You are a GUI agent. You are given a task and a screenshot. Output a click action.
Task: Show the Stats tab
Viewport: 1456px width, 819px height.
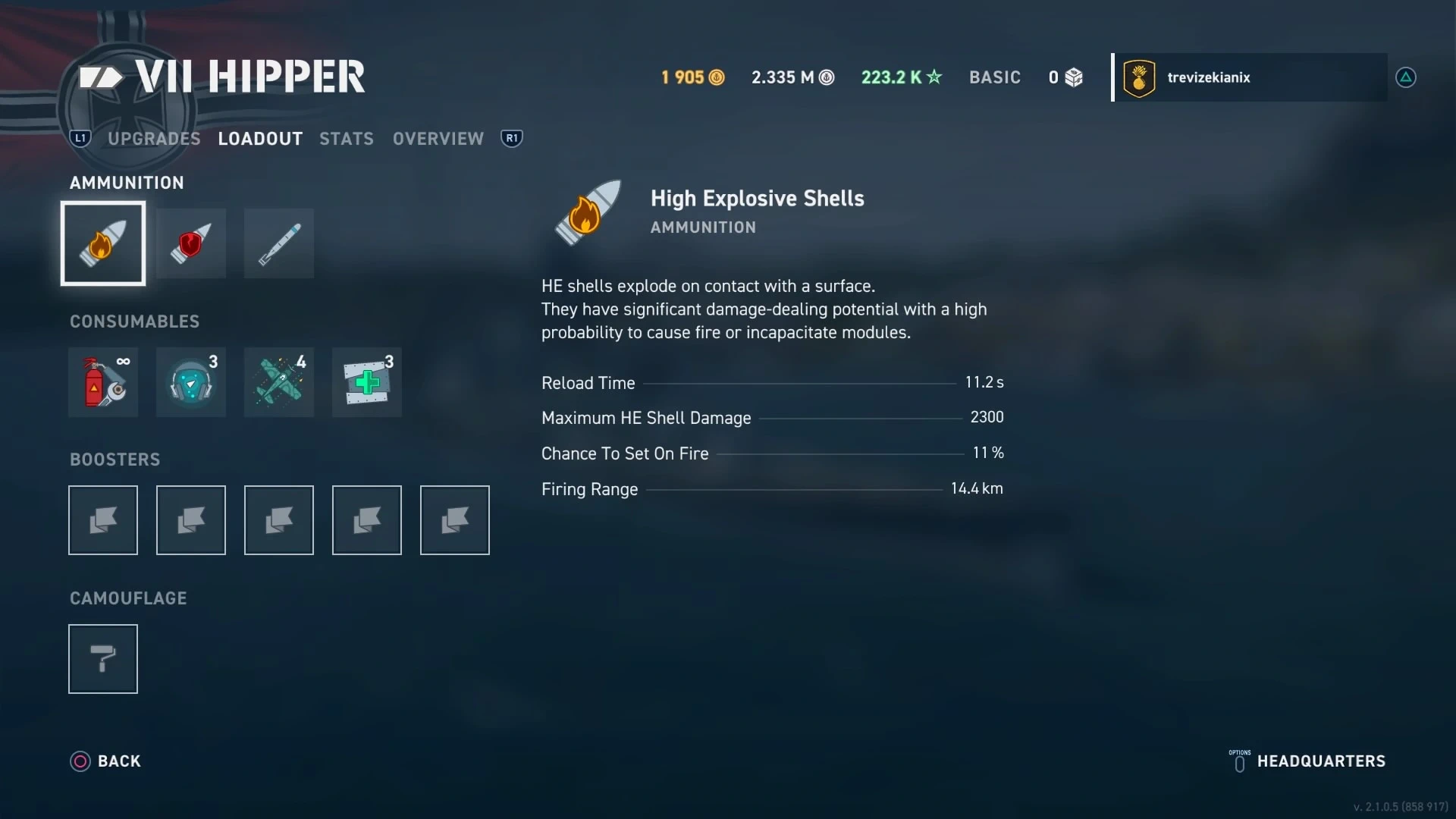347,139
